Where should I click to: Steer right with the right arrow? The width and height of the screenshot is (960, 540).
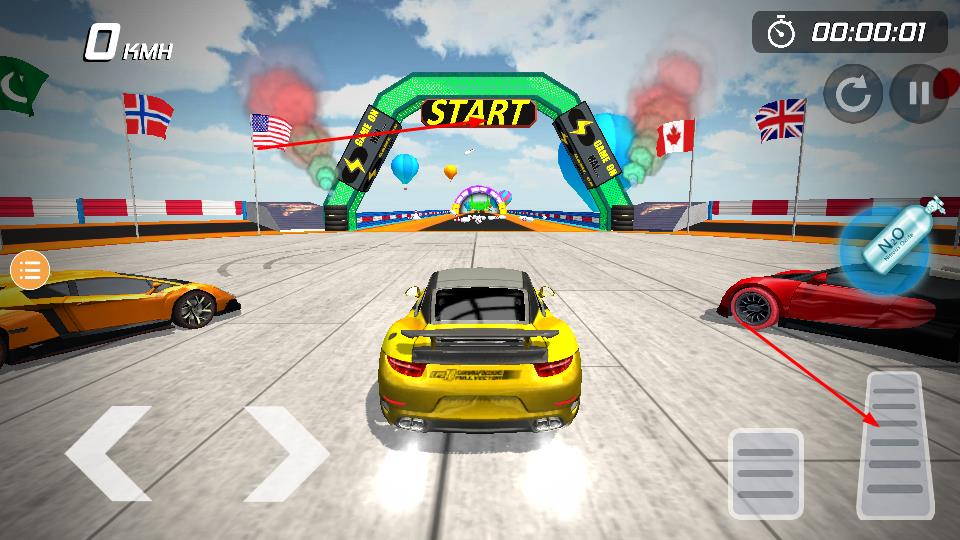click(x=286, y=453)
